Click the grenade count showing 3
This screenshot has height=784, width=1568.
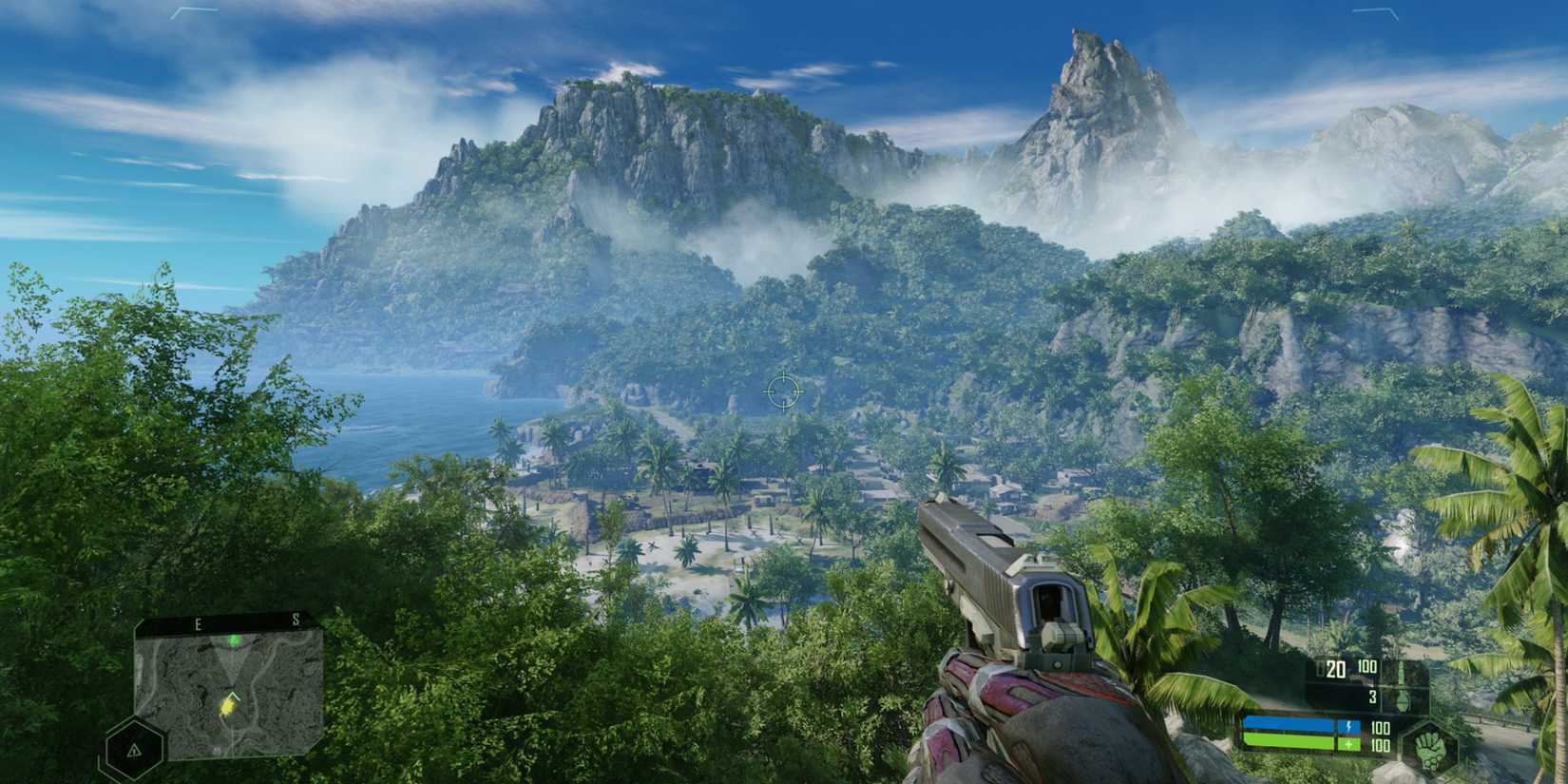1372,698
